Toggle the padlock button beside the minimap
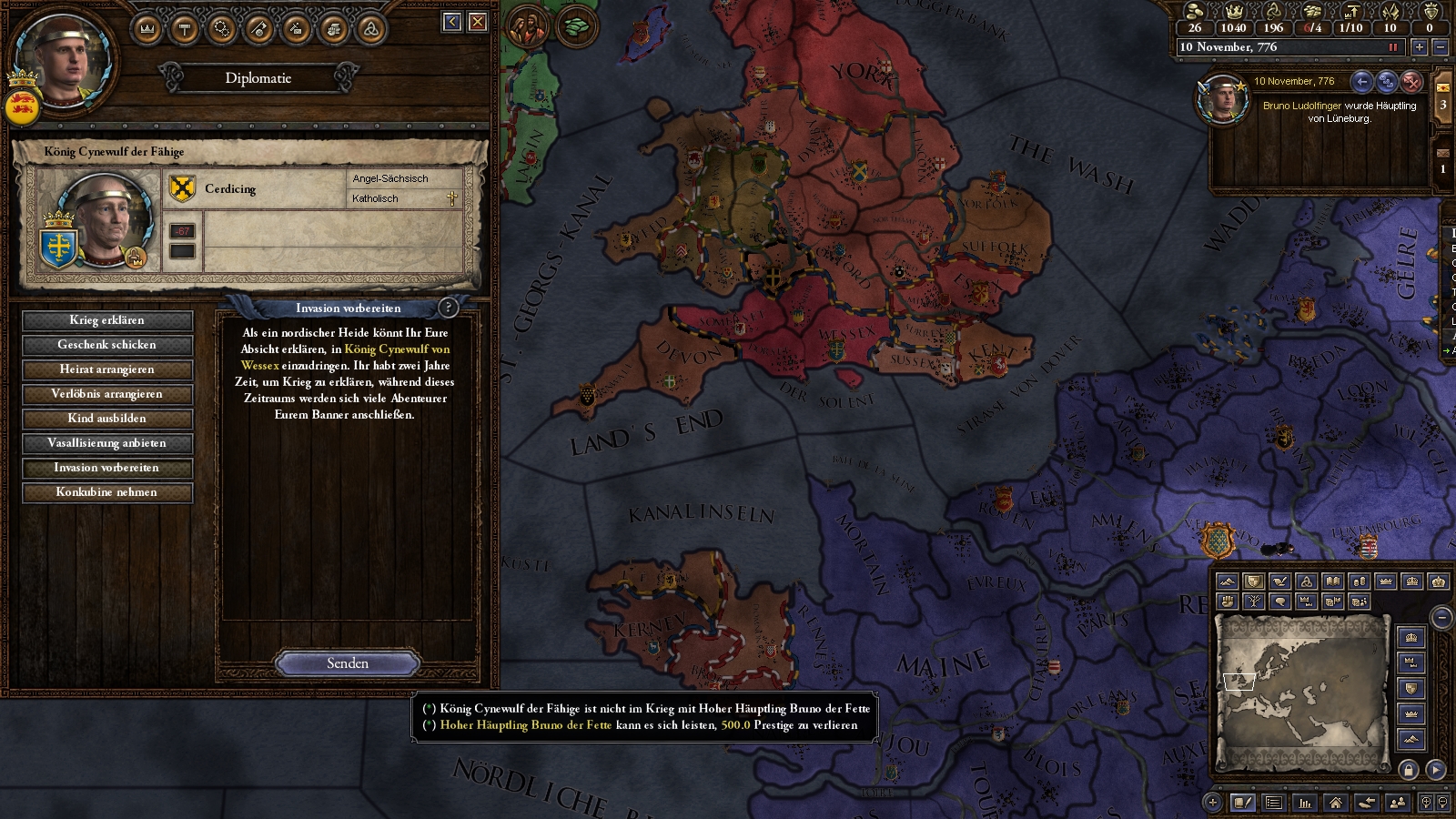The width and height of the screenshot is (1456, 819). 1409,770
